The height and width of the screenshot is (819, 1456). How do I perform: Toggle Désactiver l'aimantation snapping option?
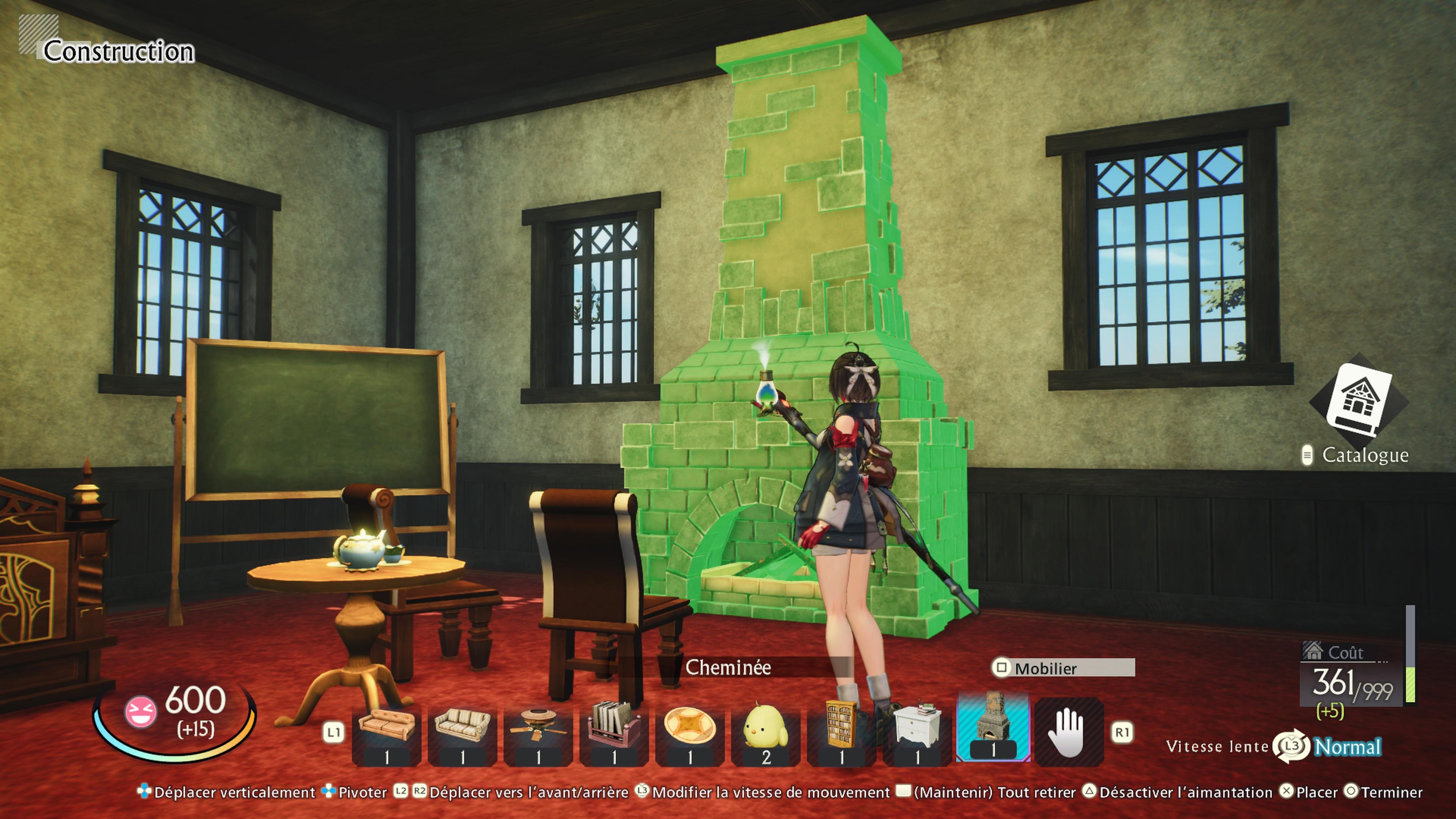[1184, 792]
